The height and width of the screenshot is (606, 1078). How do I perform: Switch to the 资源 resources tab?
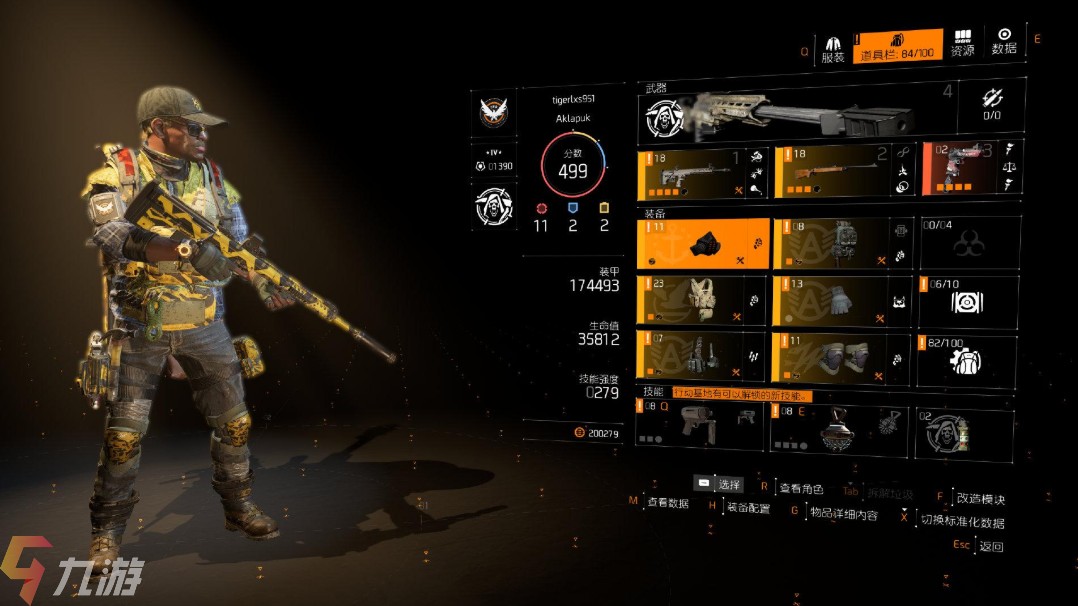962,42
